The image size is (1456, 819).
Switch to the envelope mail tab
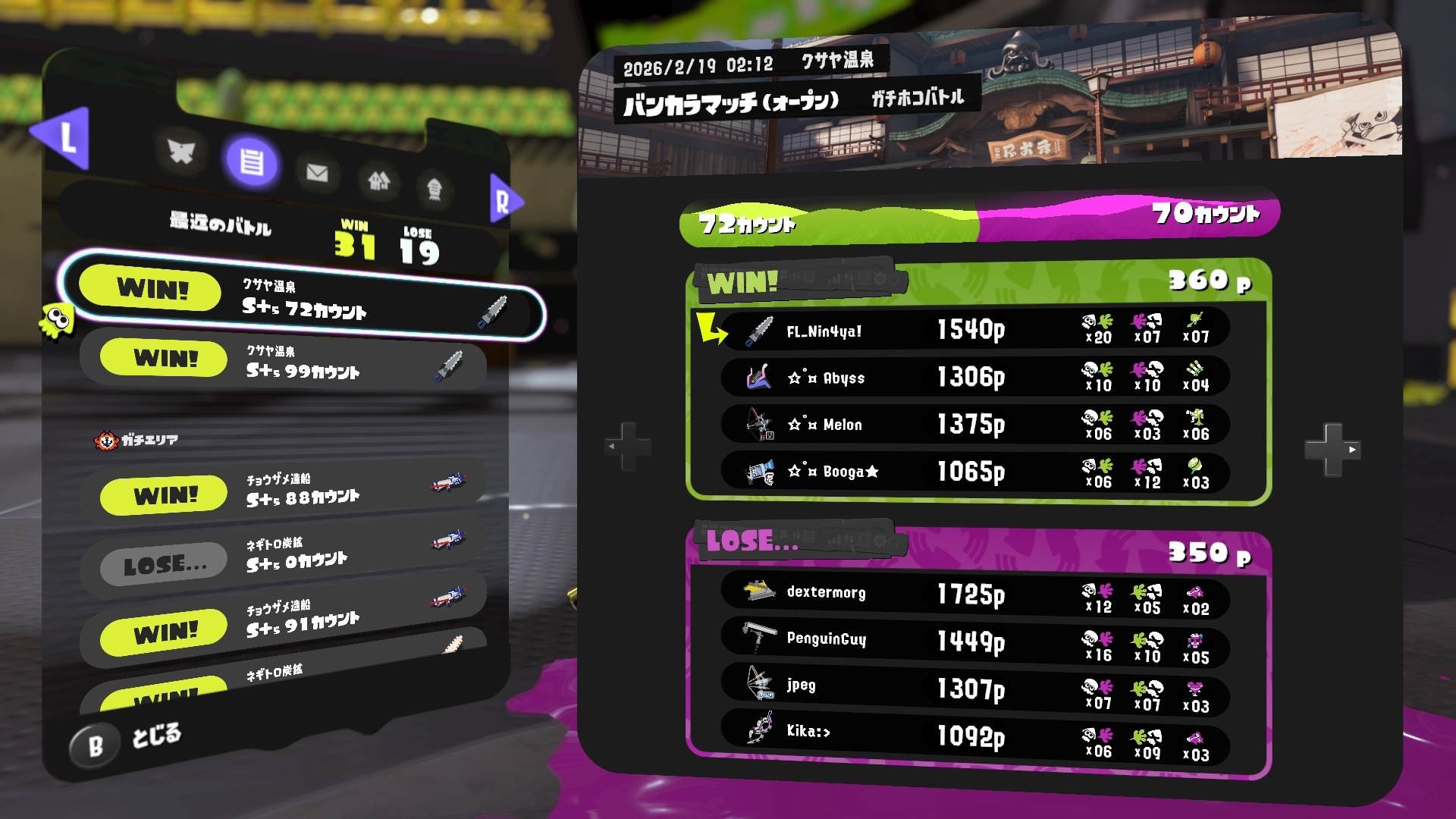pos(317,173)
